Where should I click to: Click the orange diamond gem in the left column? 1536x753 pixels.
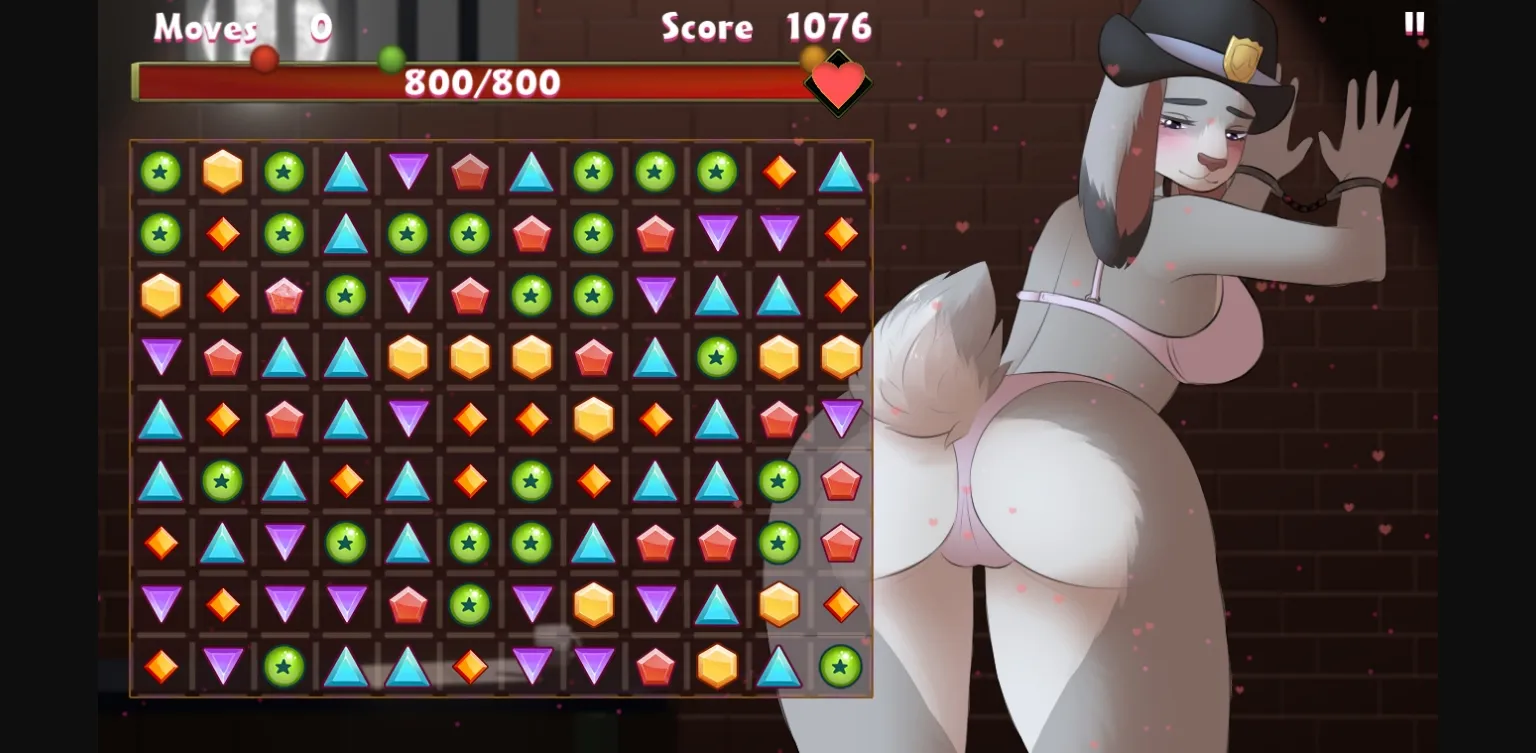160,542
